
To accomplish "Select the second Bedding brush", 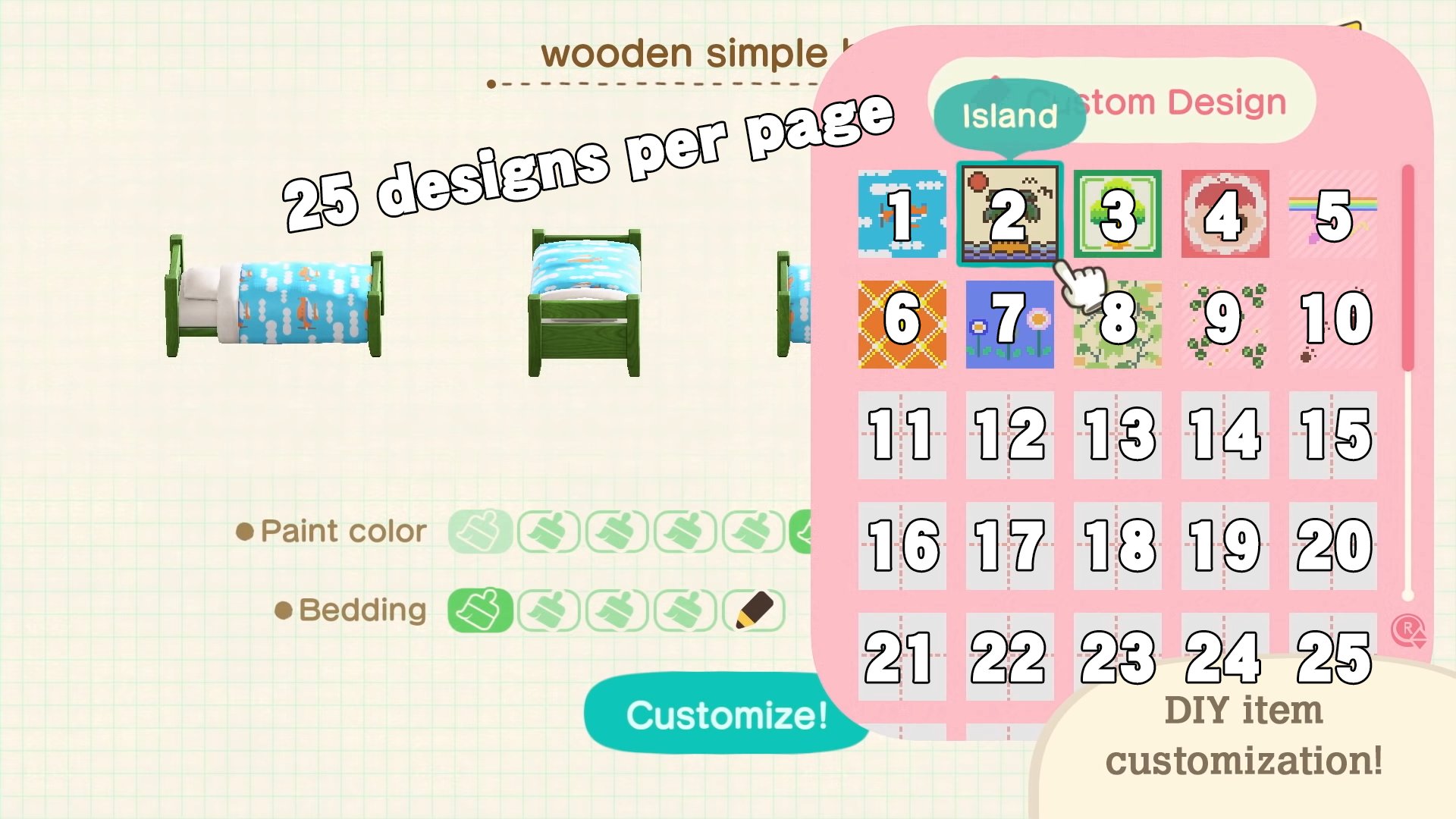I will point(548,609).
